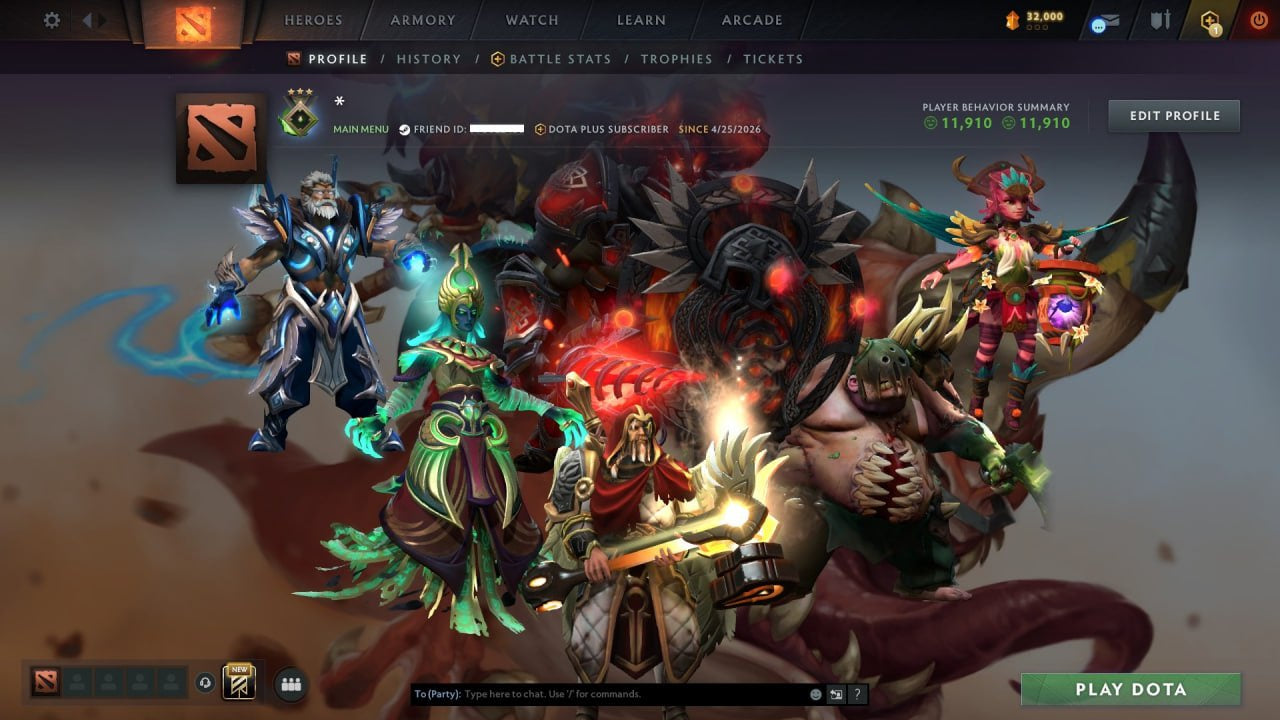Open the NEW battle pass icon
Screen dimensions: 1280x720
(237, 682)
